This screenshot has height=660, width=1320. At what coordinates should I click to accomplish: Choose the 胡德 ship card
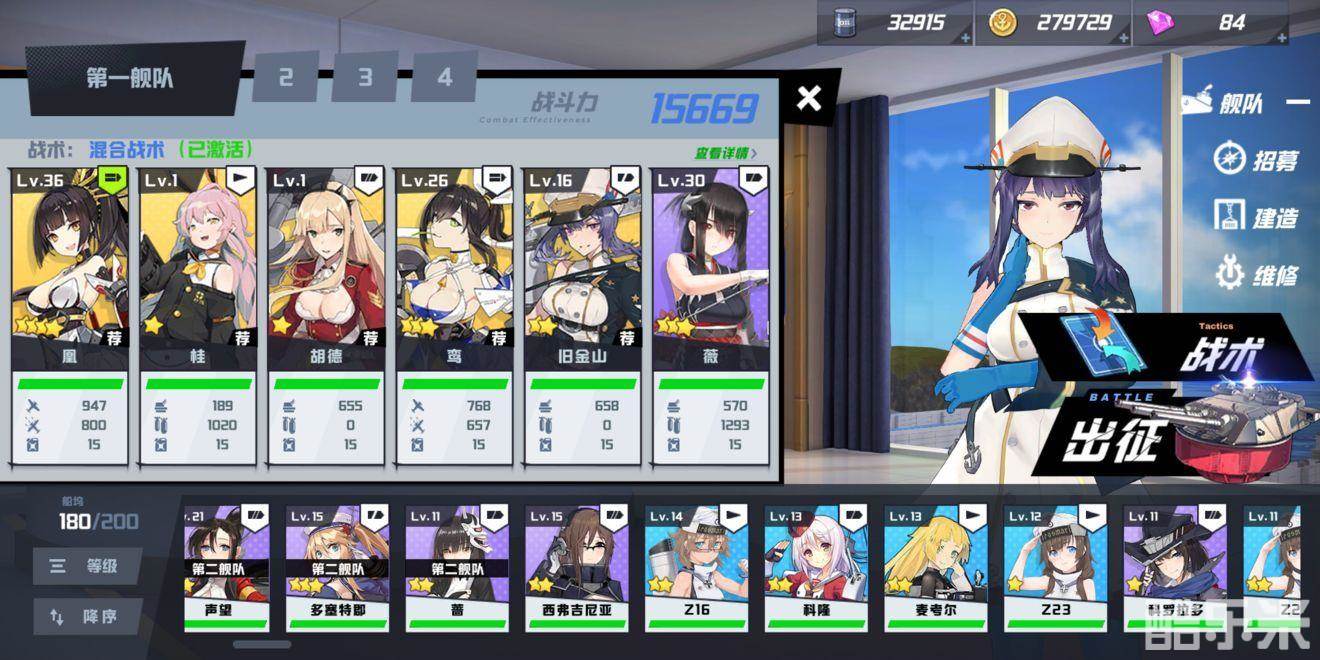326,265
